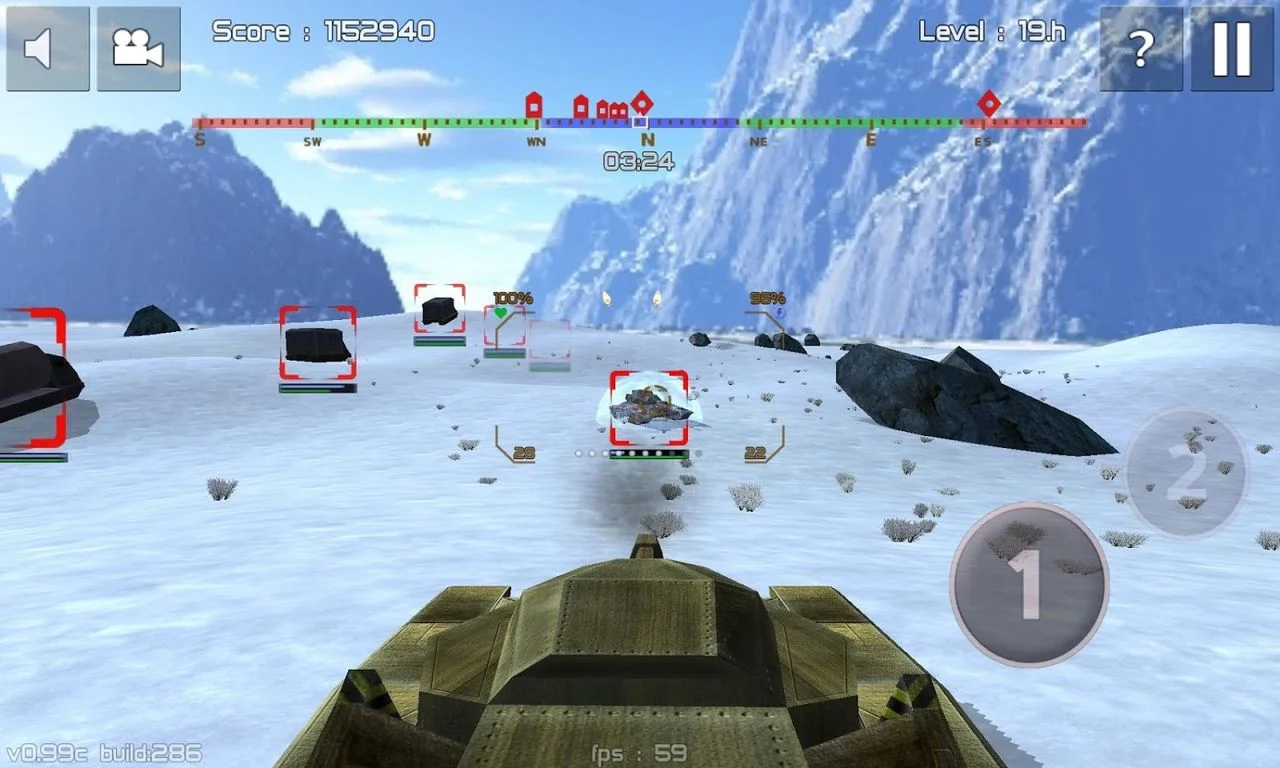Open help with the question mark icon
The width and height of the screenshot is (1280, 768).
coord(1139,48)
